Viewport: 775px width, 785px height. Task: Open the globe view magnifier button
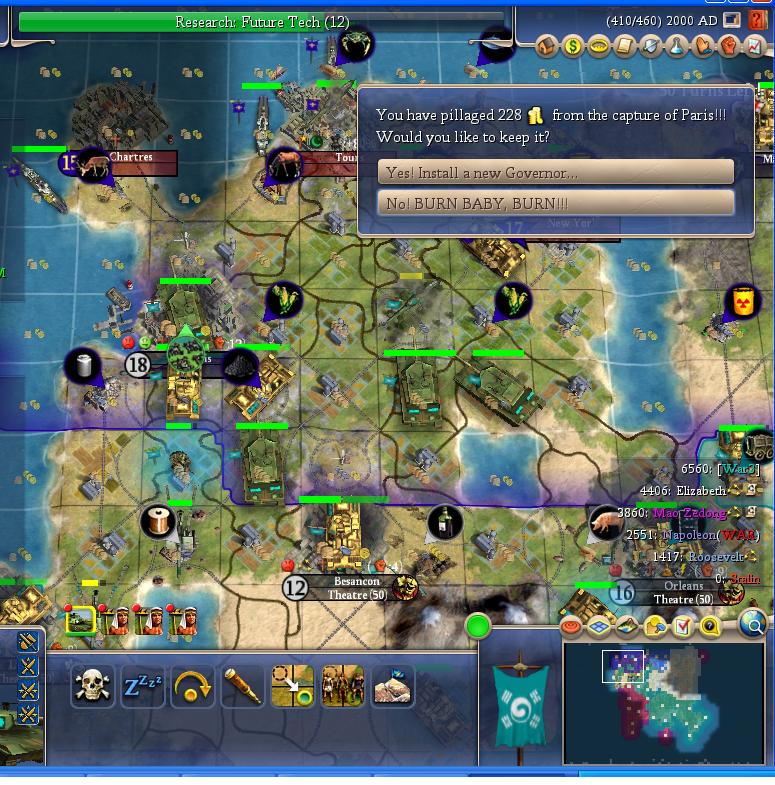click(x=753, y=626)
